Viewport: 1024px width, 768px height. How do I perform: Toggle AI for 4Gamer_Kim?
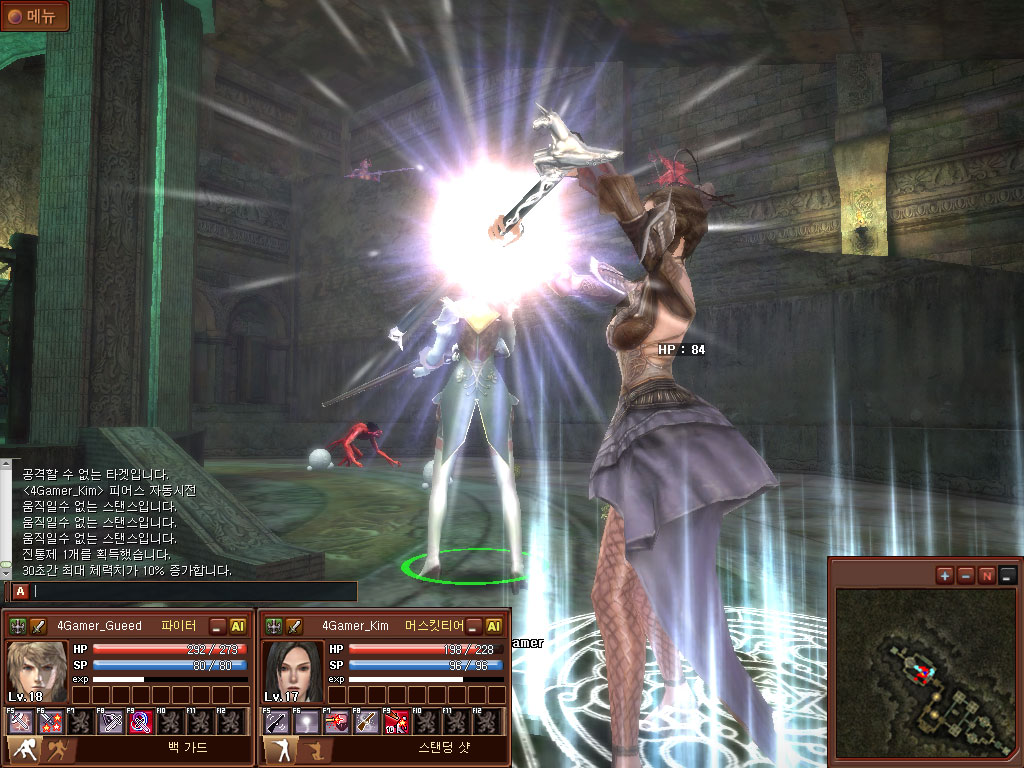point(493,626)
